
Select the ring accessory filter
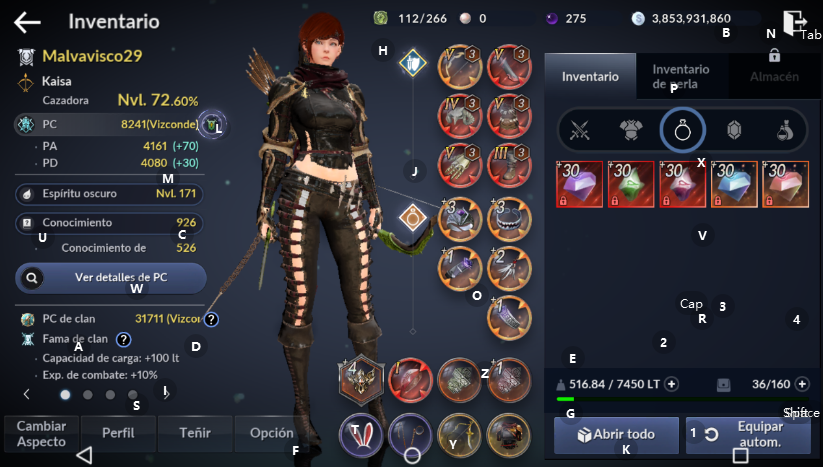point(683,129)
